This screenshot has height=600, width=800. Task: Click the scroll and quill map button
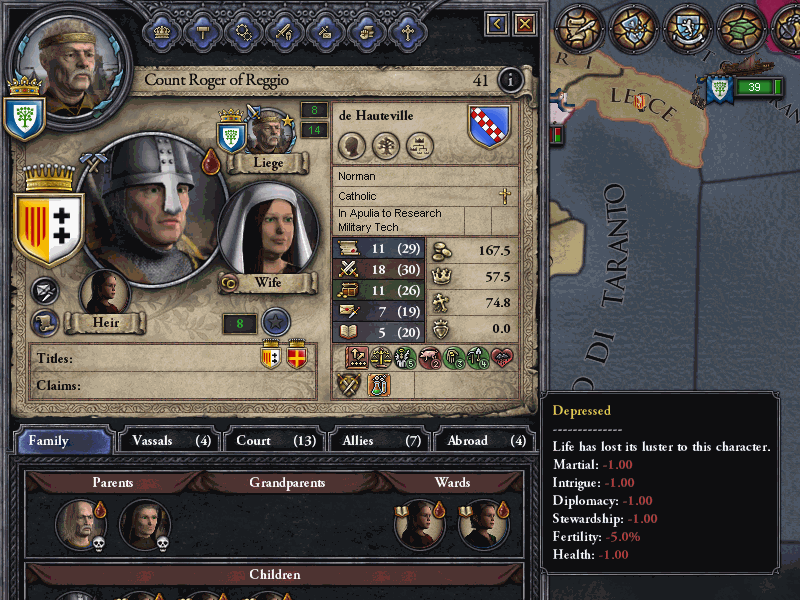tap(580, 27)
